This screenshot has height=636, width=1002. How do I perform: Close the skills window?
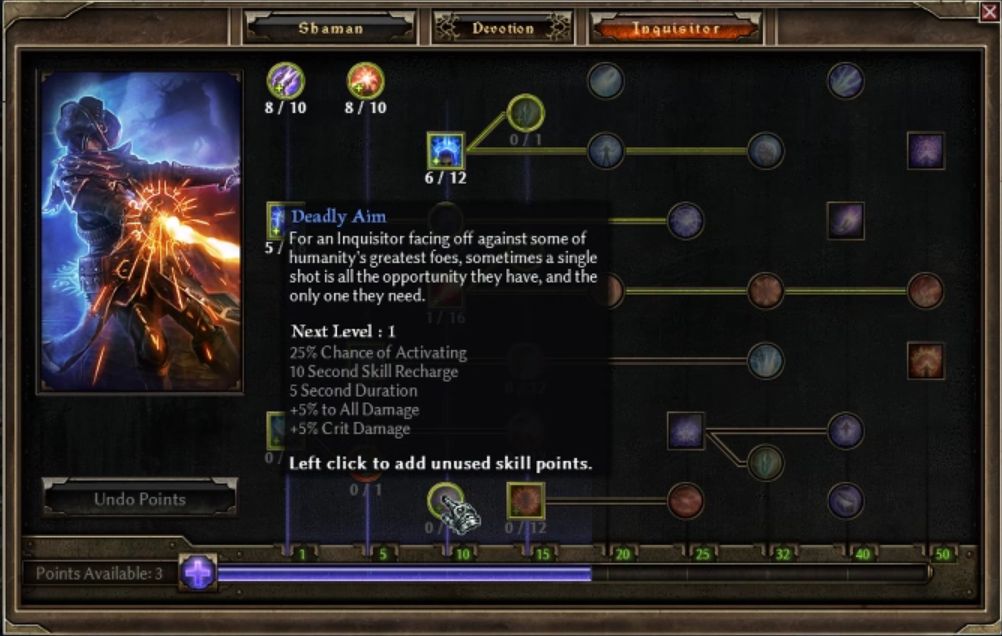(989, 11)
